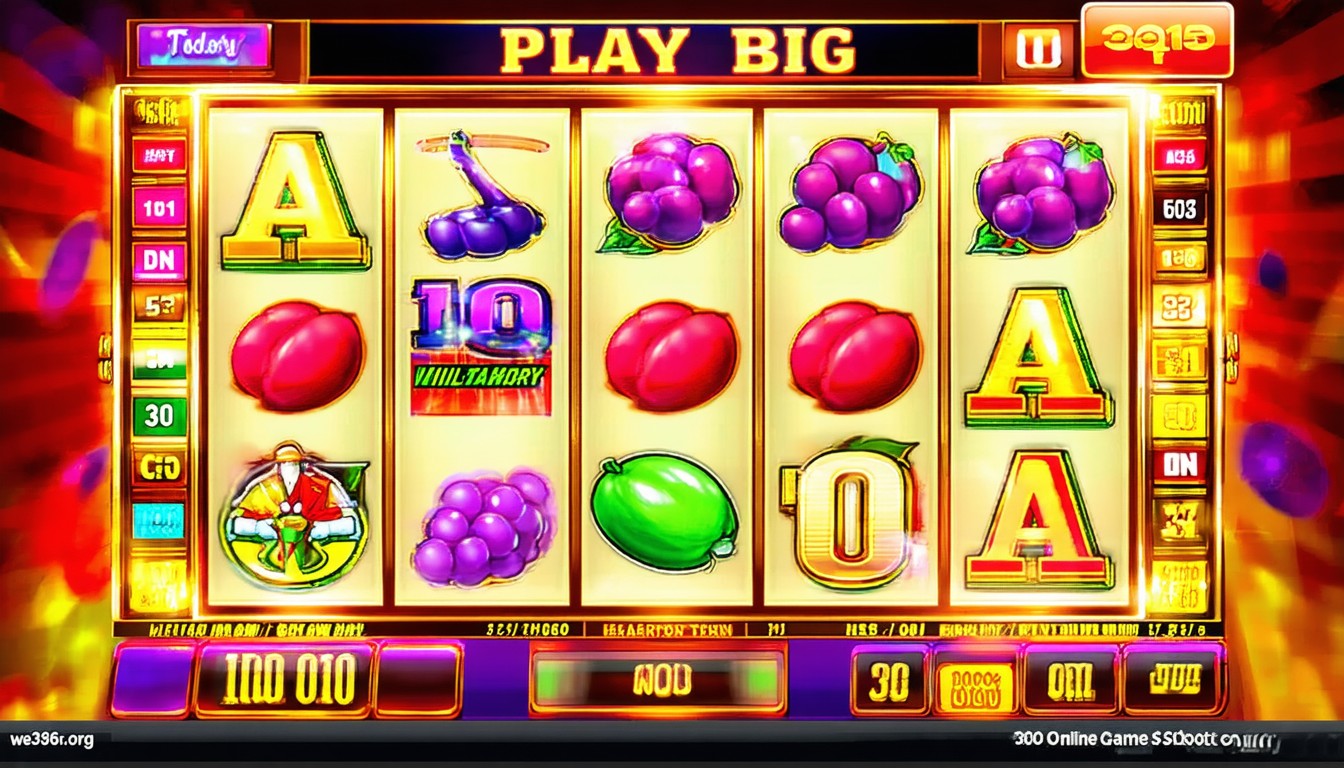This screenshot has width=1344, height=768.
Task: Choose the '30' button in the bottom bar
Action: 889,682
